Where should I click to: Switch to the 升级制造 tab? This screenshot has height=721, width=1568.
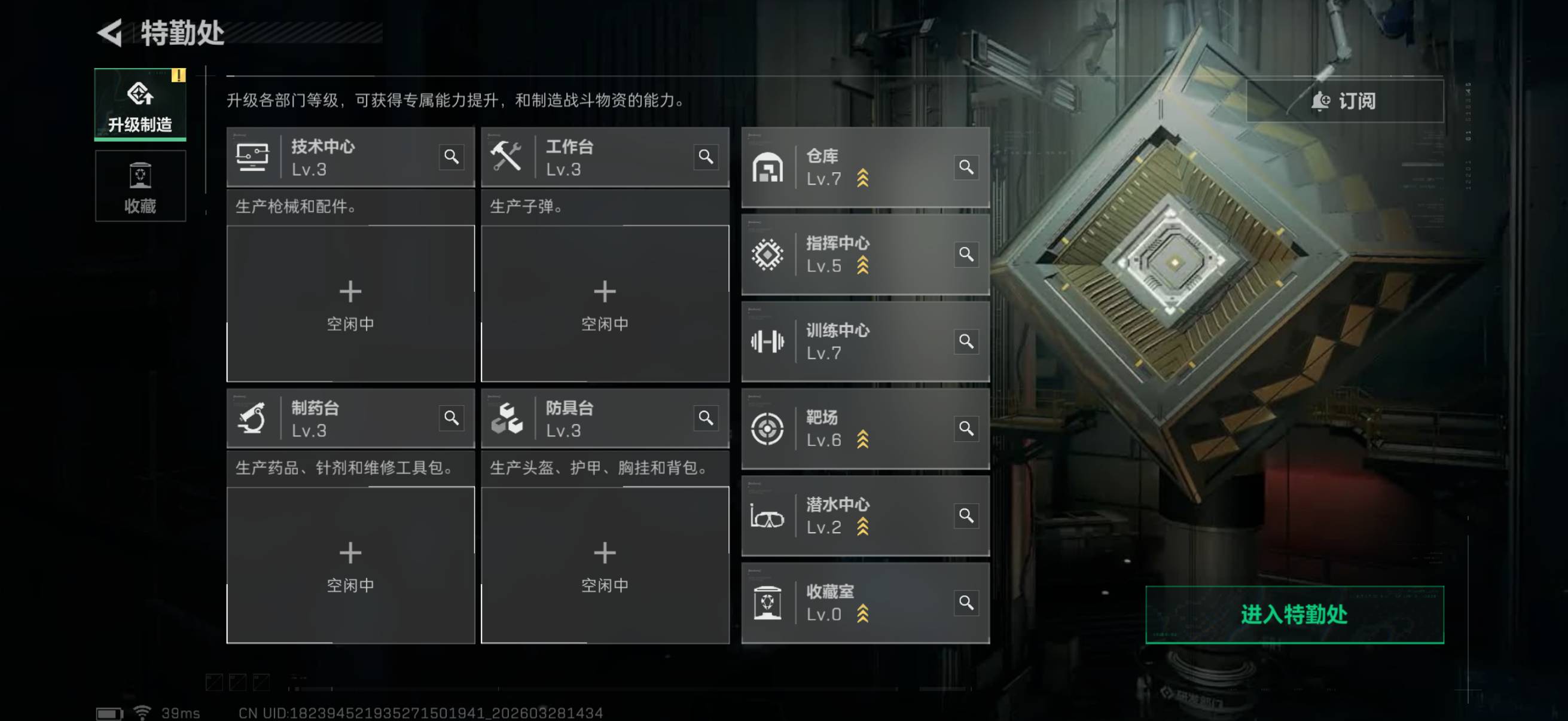pyautogui.click(x=140, y=105)
